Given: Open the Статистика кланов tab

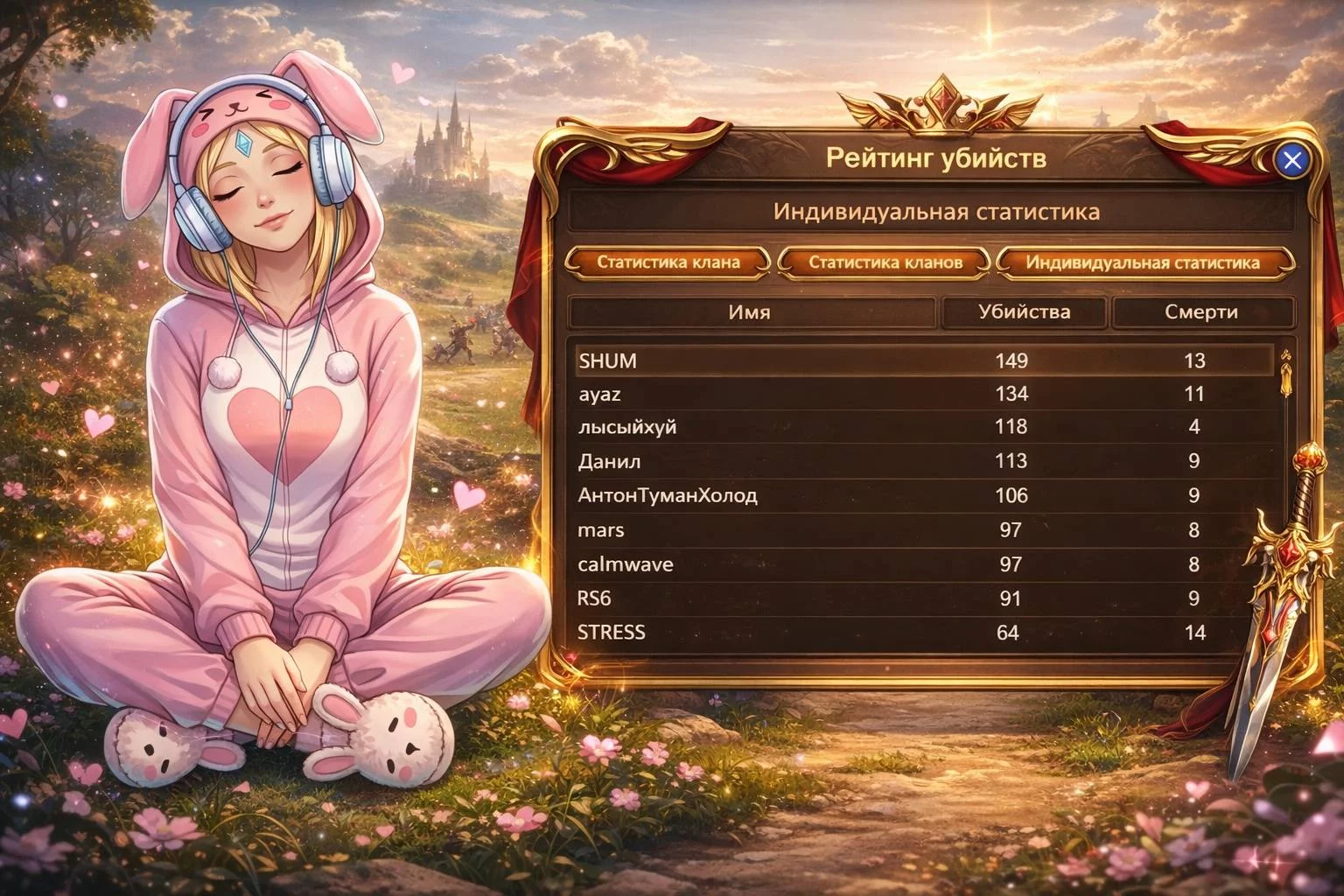Looking at the screenshot, I should click(x=885, y=262).
